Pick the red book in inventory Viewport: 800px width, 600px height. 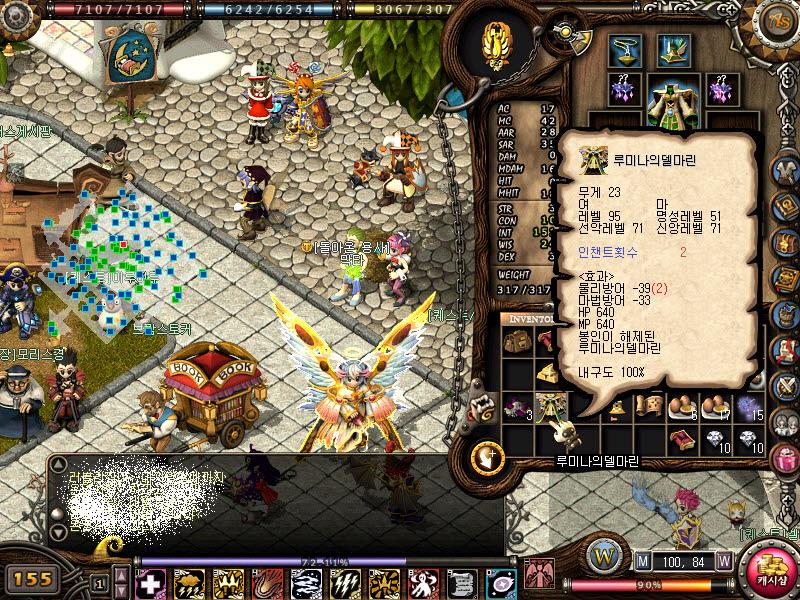684,437
